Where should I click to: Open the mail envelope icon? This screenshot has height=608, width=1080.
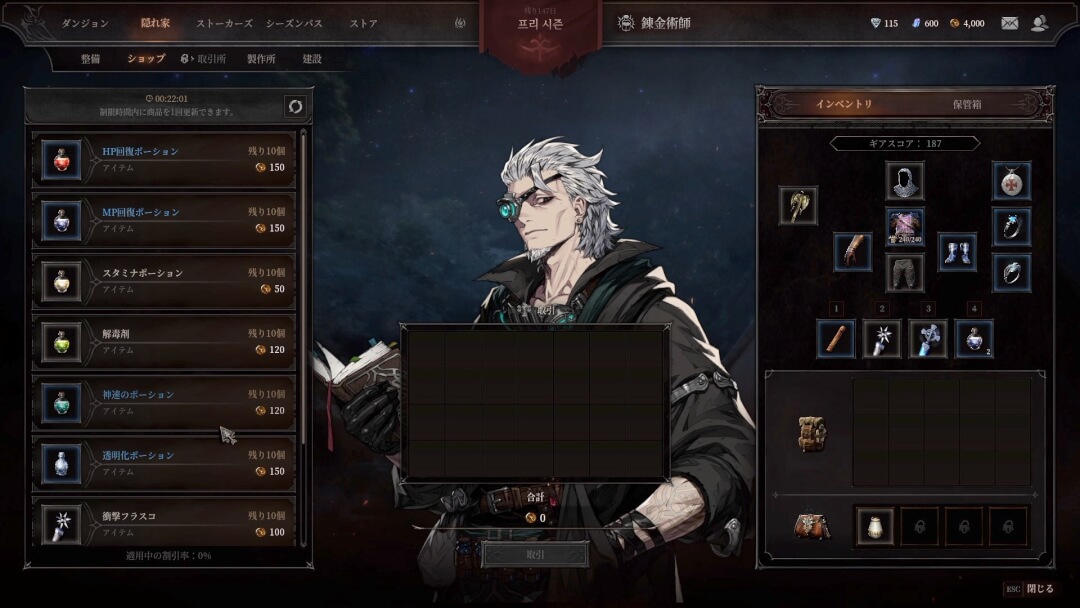tap(1010, 23)
